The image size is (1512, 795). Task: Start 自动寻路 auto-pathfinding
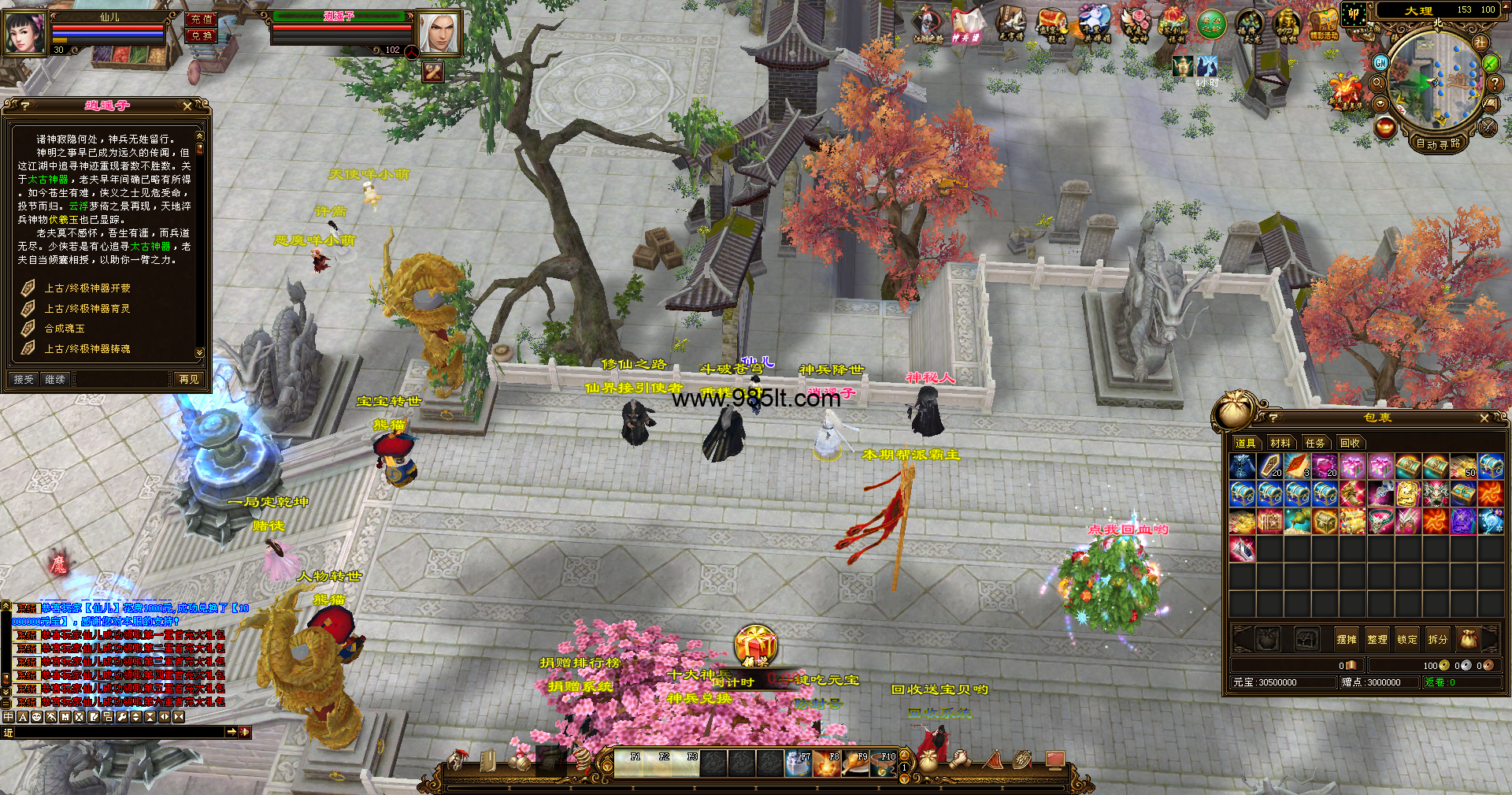[x=1438, y=143]
